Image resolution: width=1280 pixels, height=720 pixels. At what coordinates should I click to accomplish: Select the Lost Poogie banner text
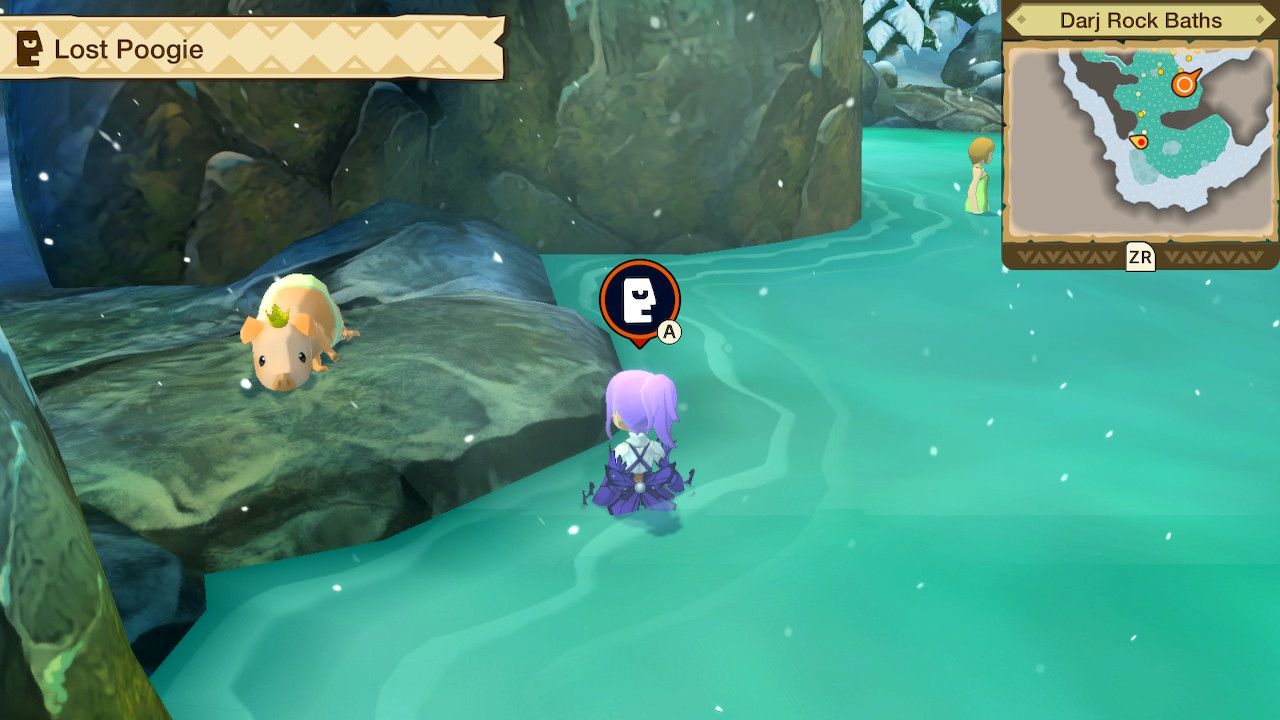pos(130,48)
